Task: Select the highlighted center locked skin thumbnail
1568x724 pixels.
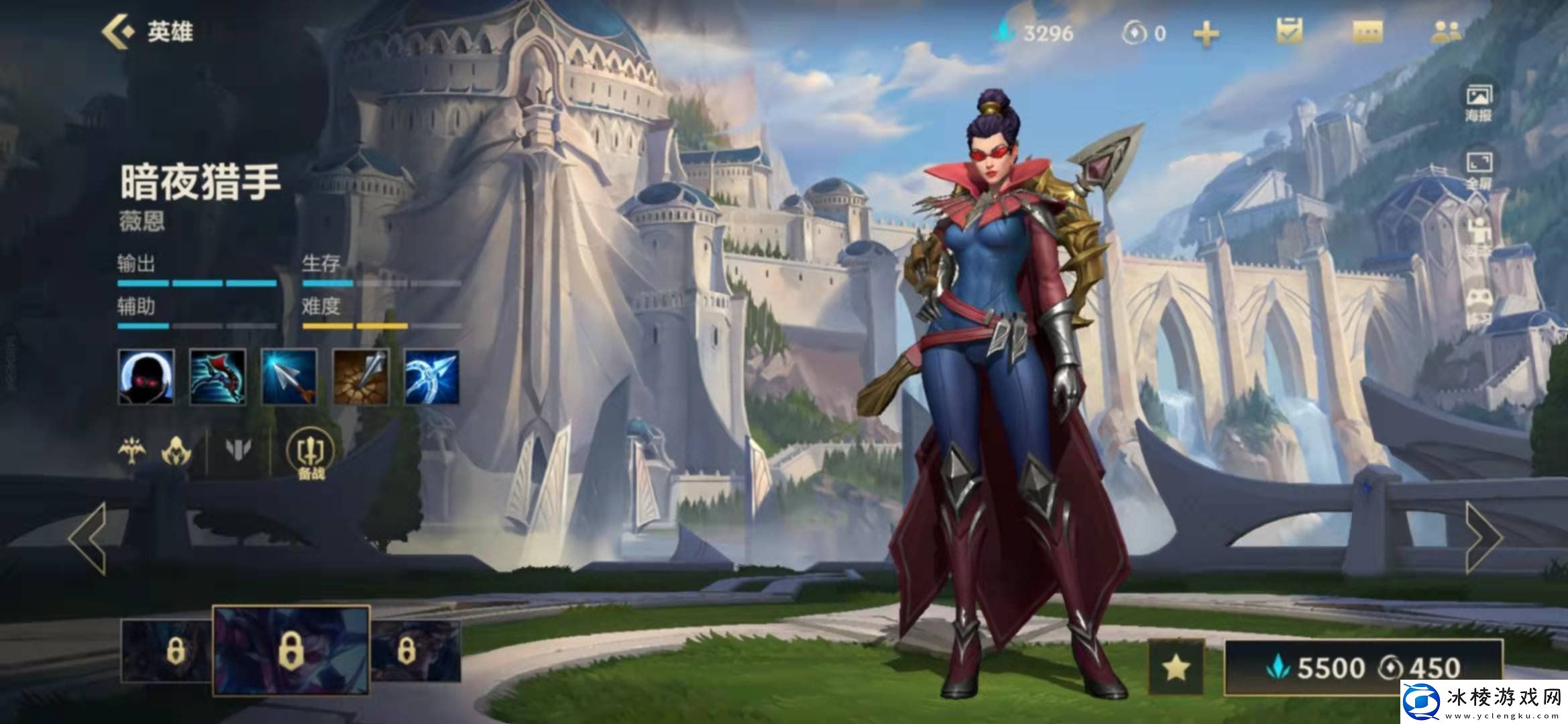Action: [291, 650]
